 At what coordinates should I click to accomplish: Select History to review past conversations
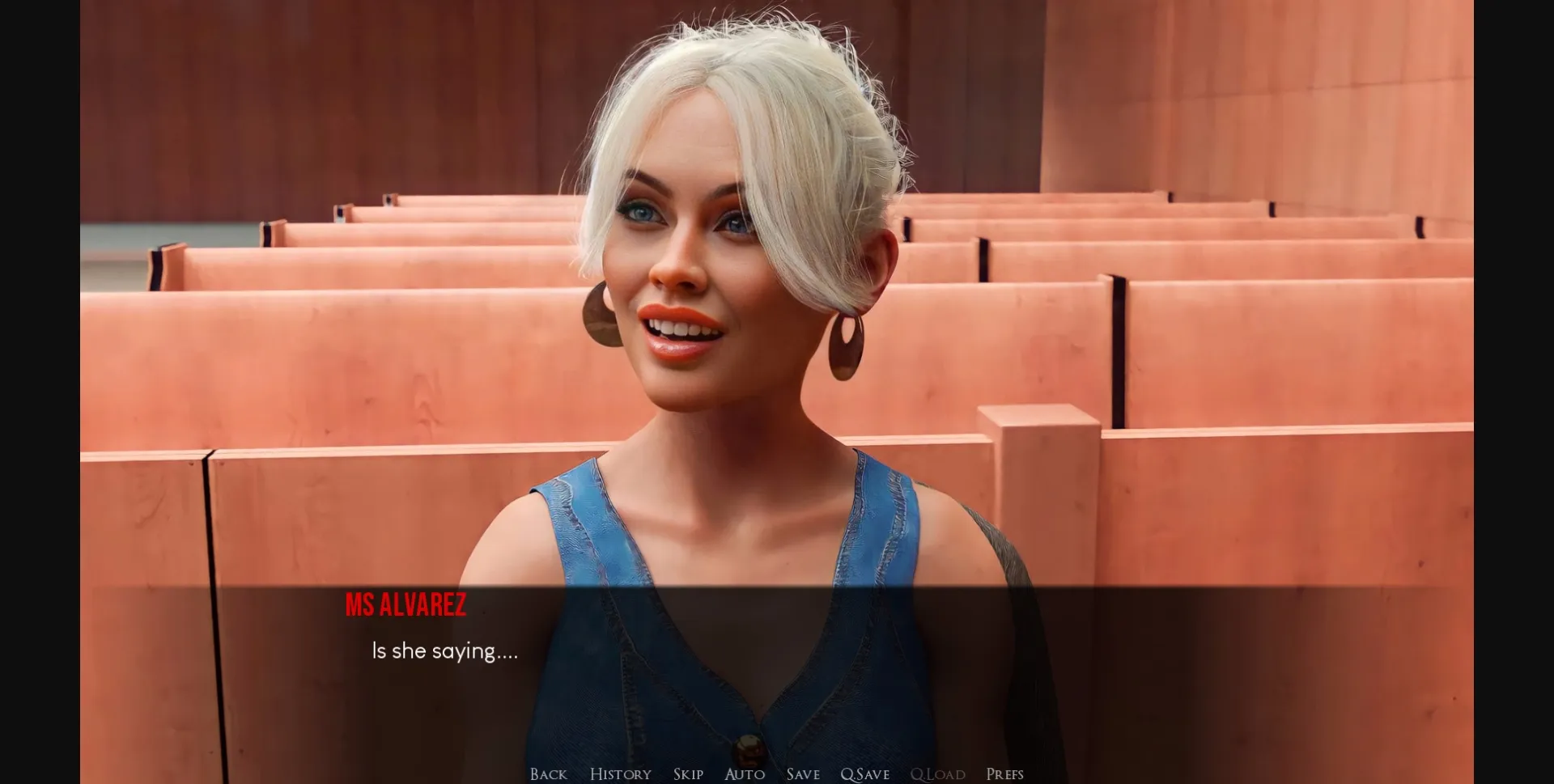(x=620, y=774)
